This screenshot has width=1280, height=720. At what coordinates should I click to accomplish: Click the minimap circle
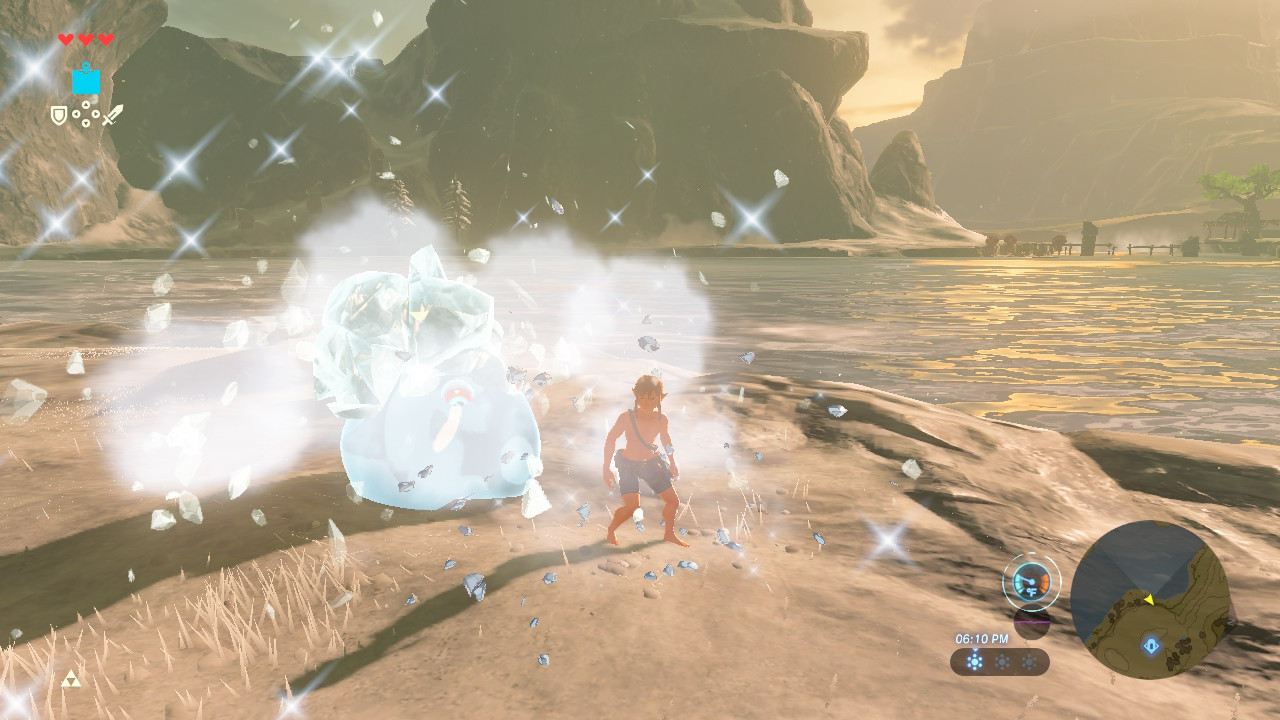(x=1154, y=613)
